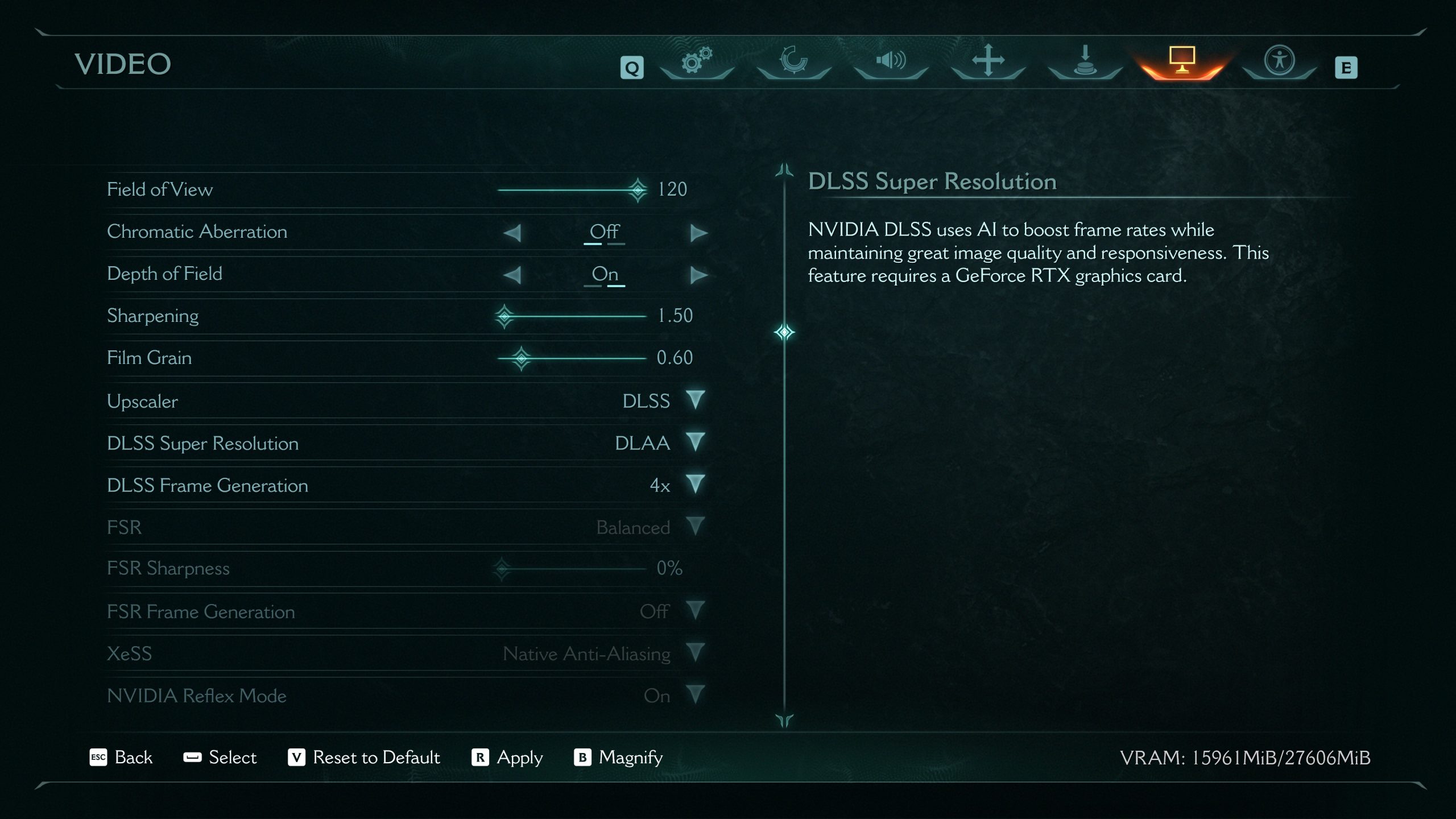Open the DLSS Frame Generation dropdown
The width and height of the screenshot is (1456, 819).
[695, 484]
